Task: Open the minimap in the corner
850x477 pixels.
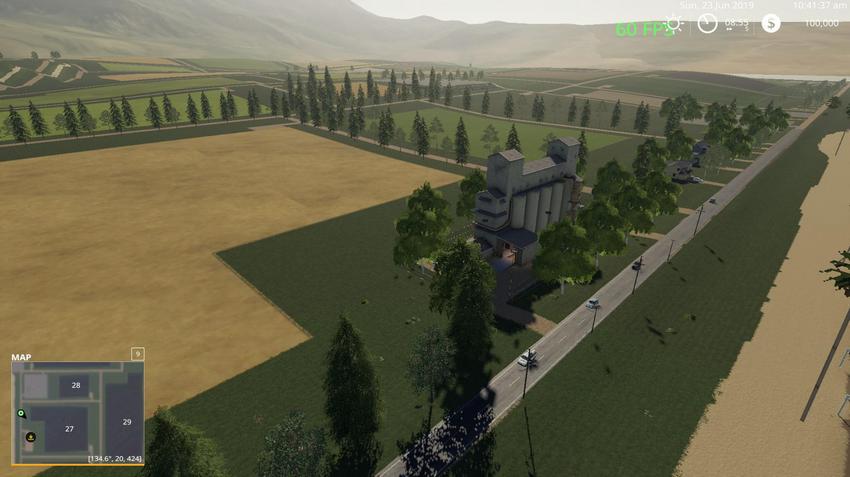Action: coord(77,412)
